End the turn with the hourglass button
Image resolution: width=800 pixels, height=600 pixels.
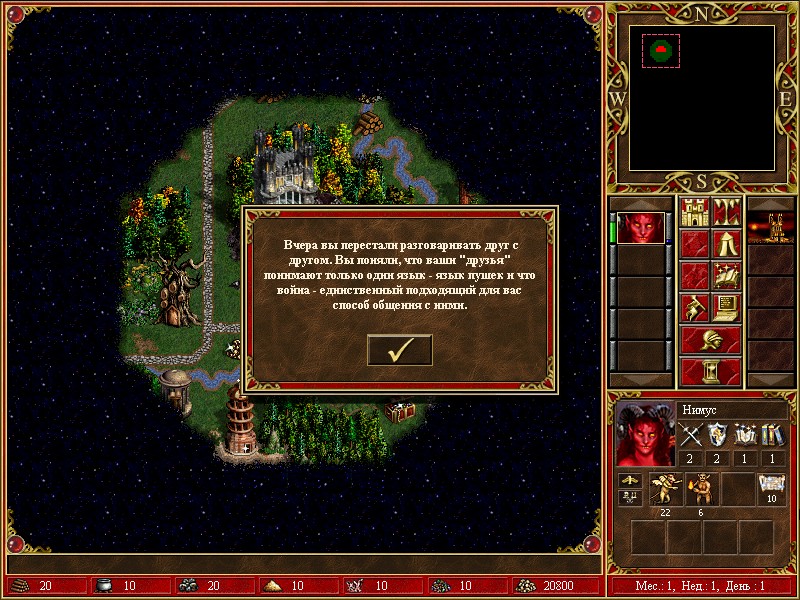tap(710, 371)
